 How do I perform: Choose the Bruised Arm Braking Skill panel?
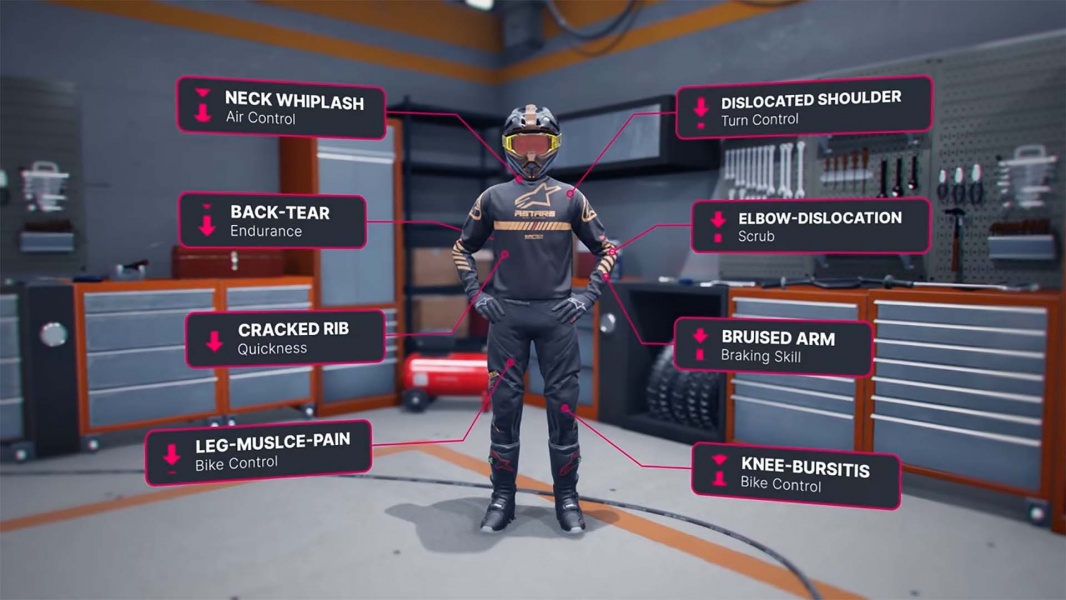click(x=771, y=346)
